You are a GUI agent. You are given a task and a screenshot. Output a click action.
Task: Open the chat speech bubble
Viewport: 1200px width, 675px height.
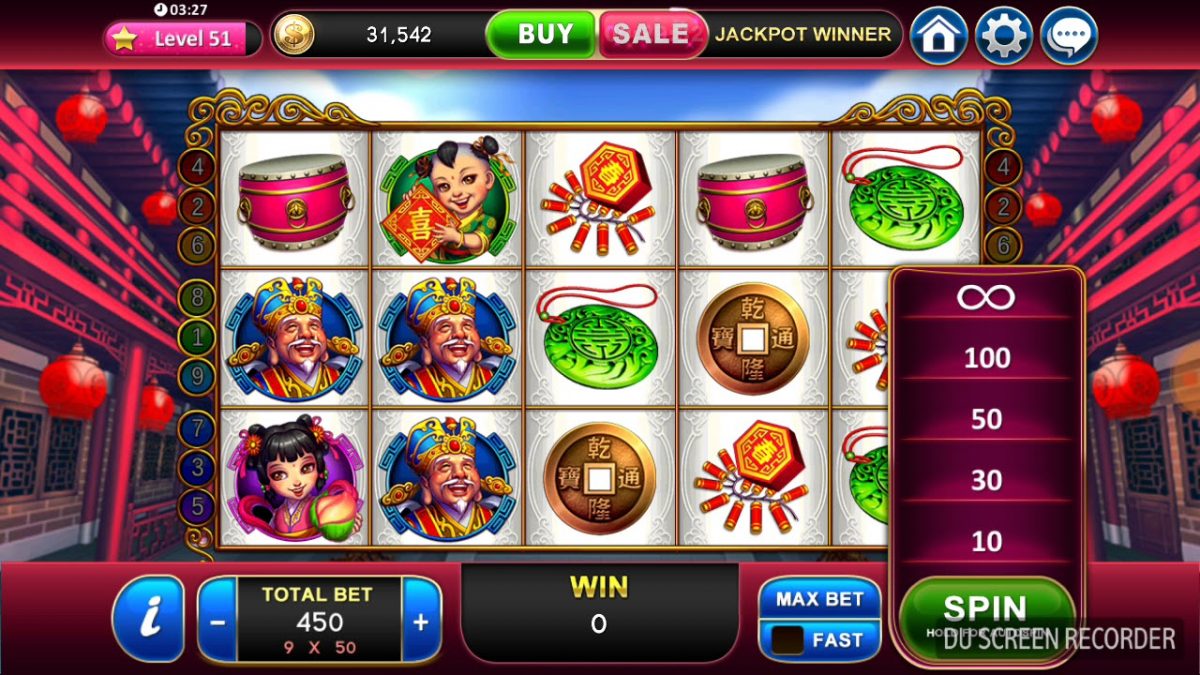[1069, 36]
